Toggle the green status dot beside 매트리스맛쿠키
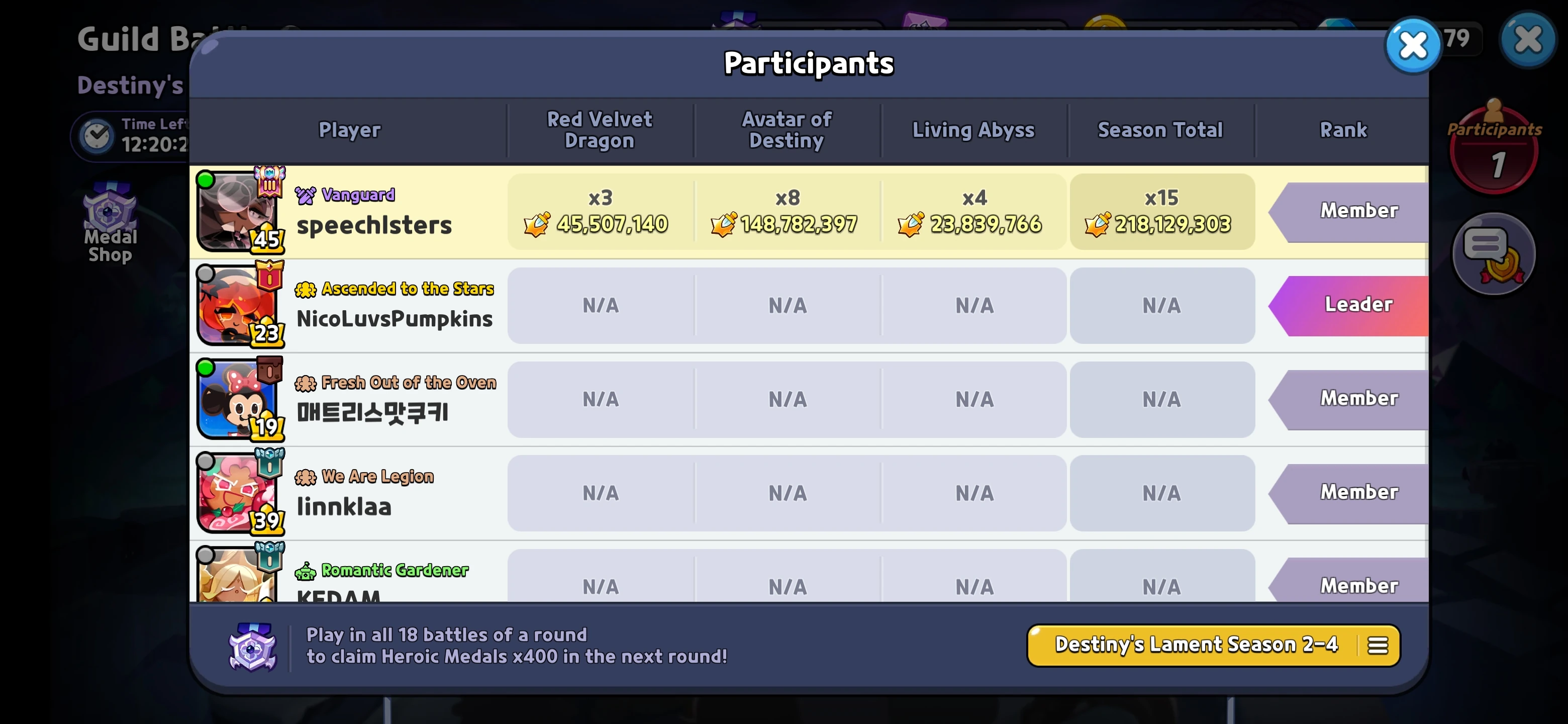Image resolution: width=1568 pixels, height=724 pixels. click(205, 368)
